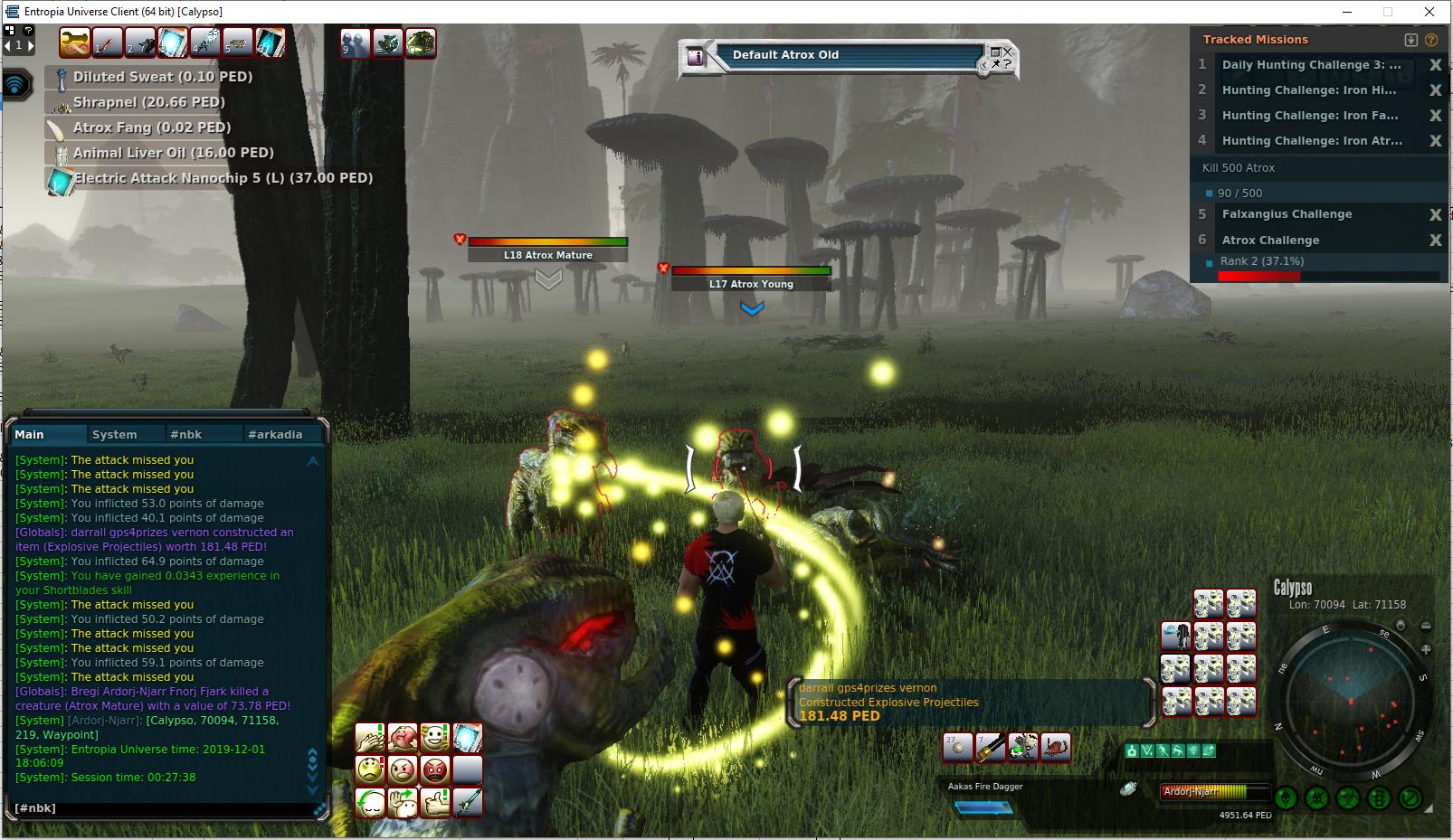Open the tracked missions help icon
Image resolution: width=1453 pixels, height=840 pixels.
tap(1431, 40)
